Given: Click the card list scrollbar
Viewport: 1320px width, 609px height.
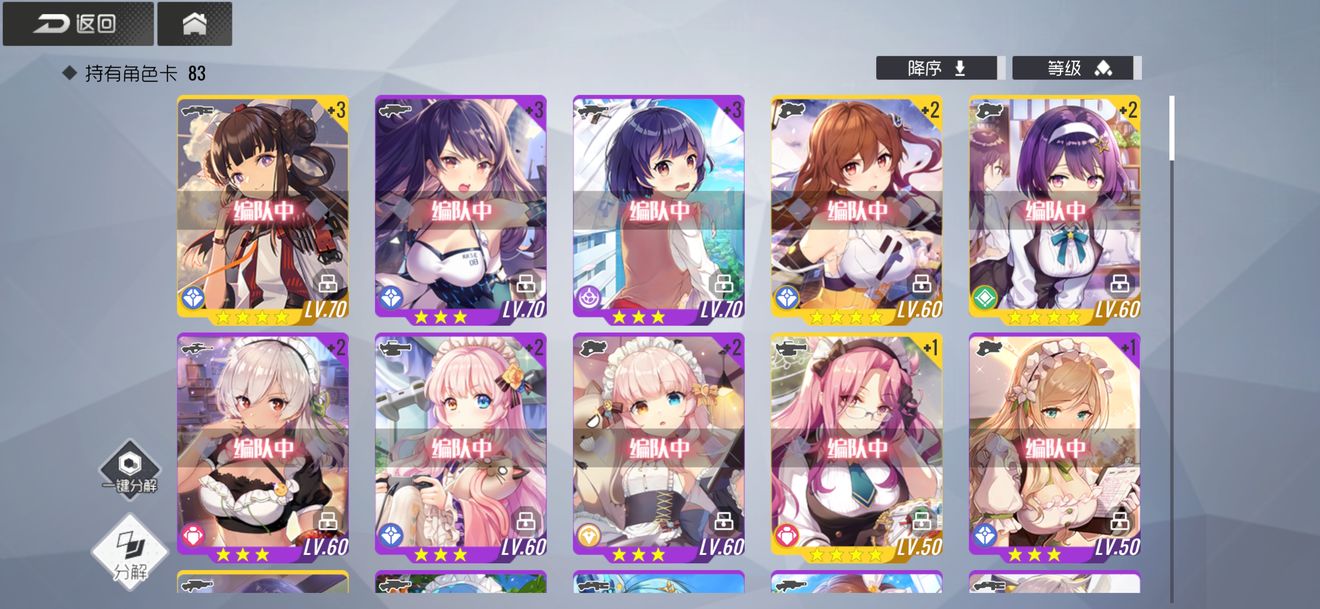Looking at the screenshot, I should (1171, 128).
